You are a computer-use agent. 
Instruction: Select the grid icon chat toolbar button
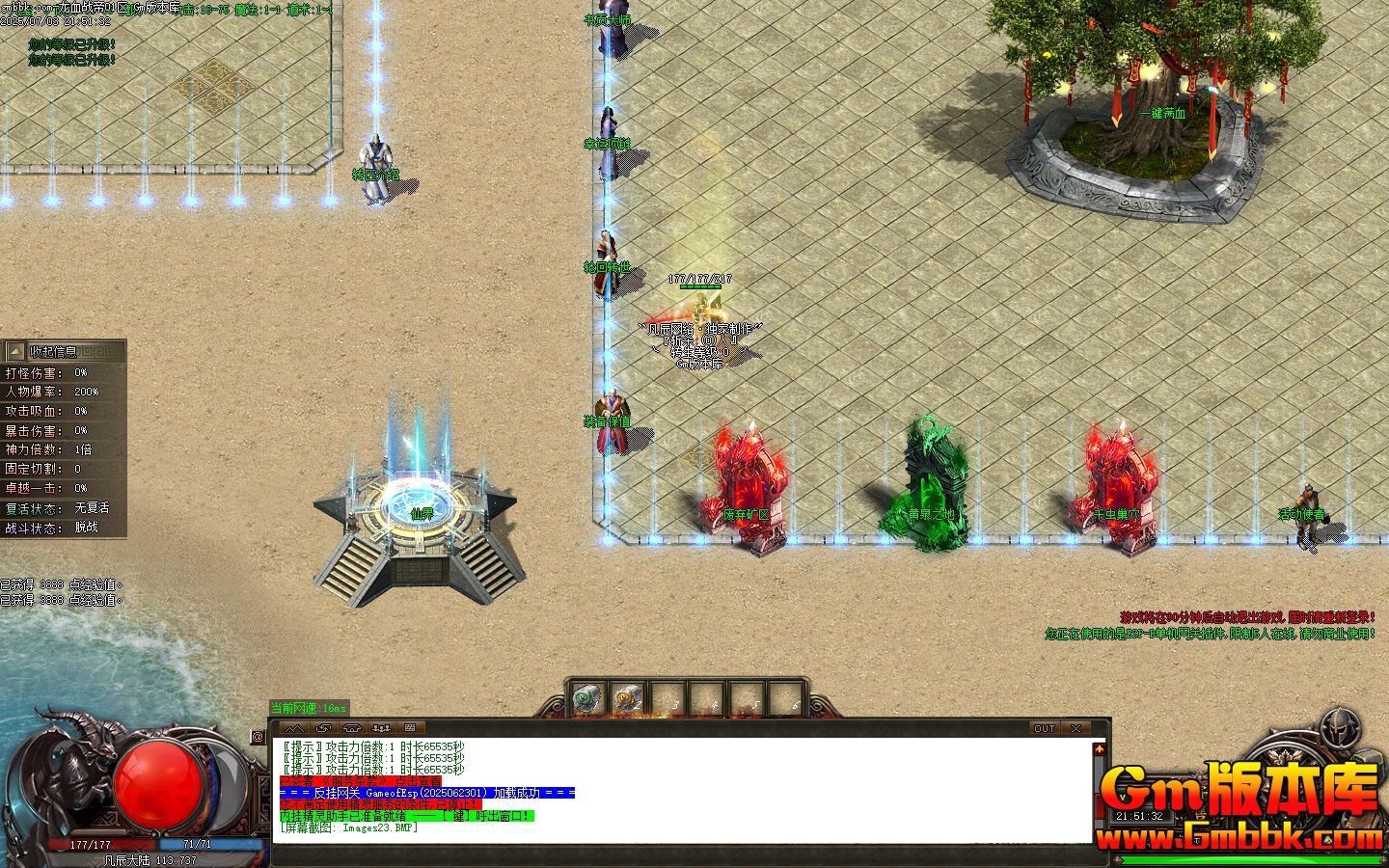point(410,728)
